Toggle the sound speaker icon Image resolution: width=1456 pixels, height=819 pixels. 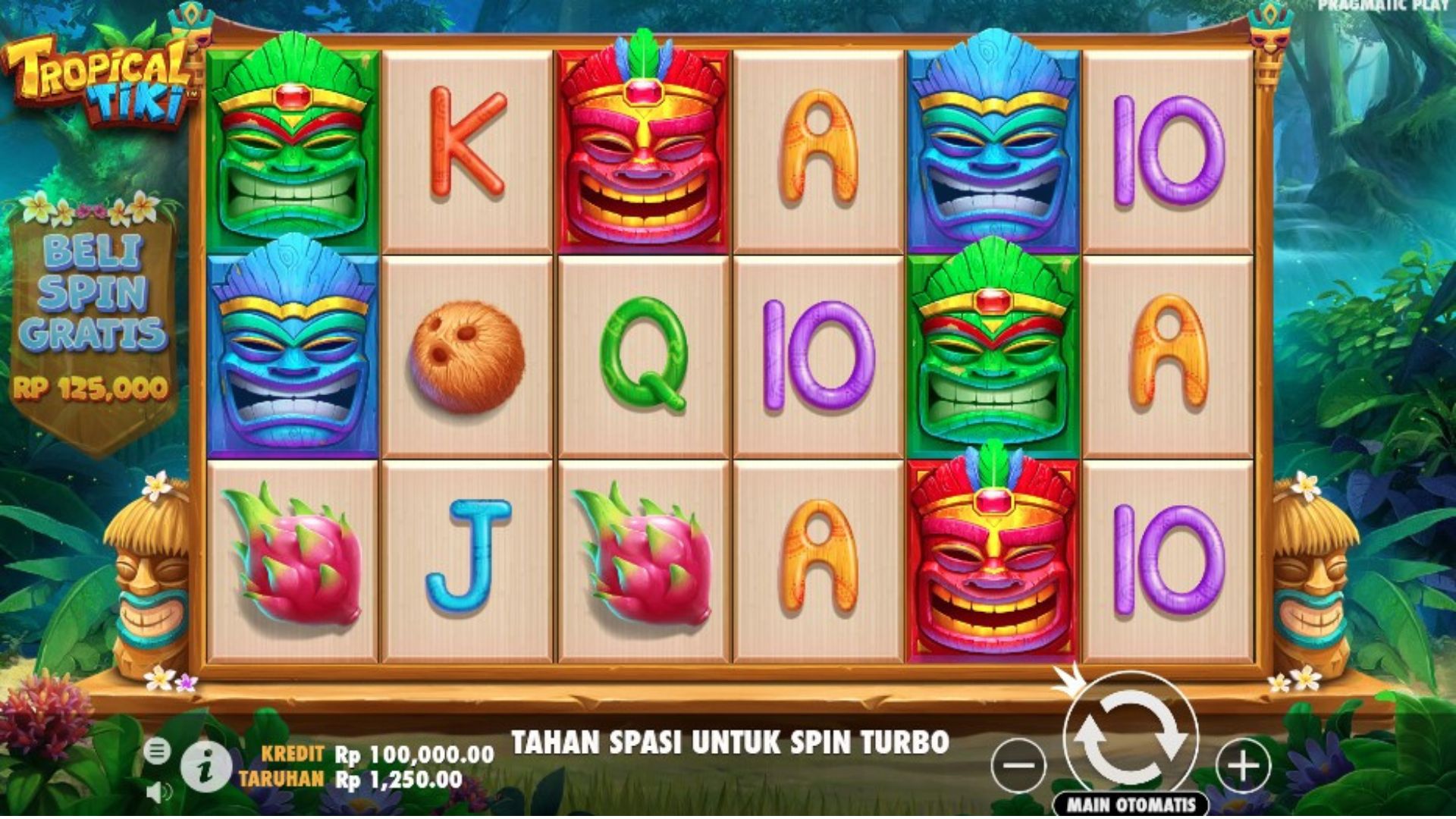click(157, 792)
